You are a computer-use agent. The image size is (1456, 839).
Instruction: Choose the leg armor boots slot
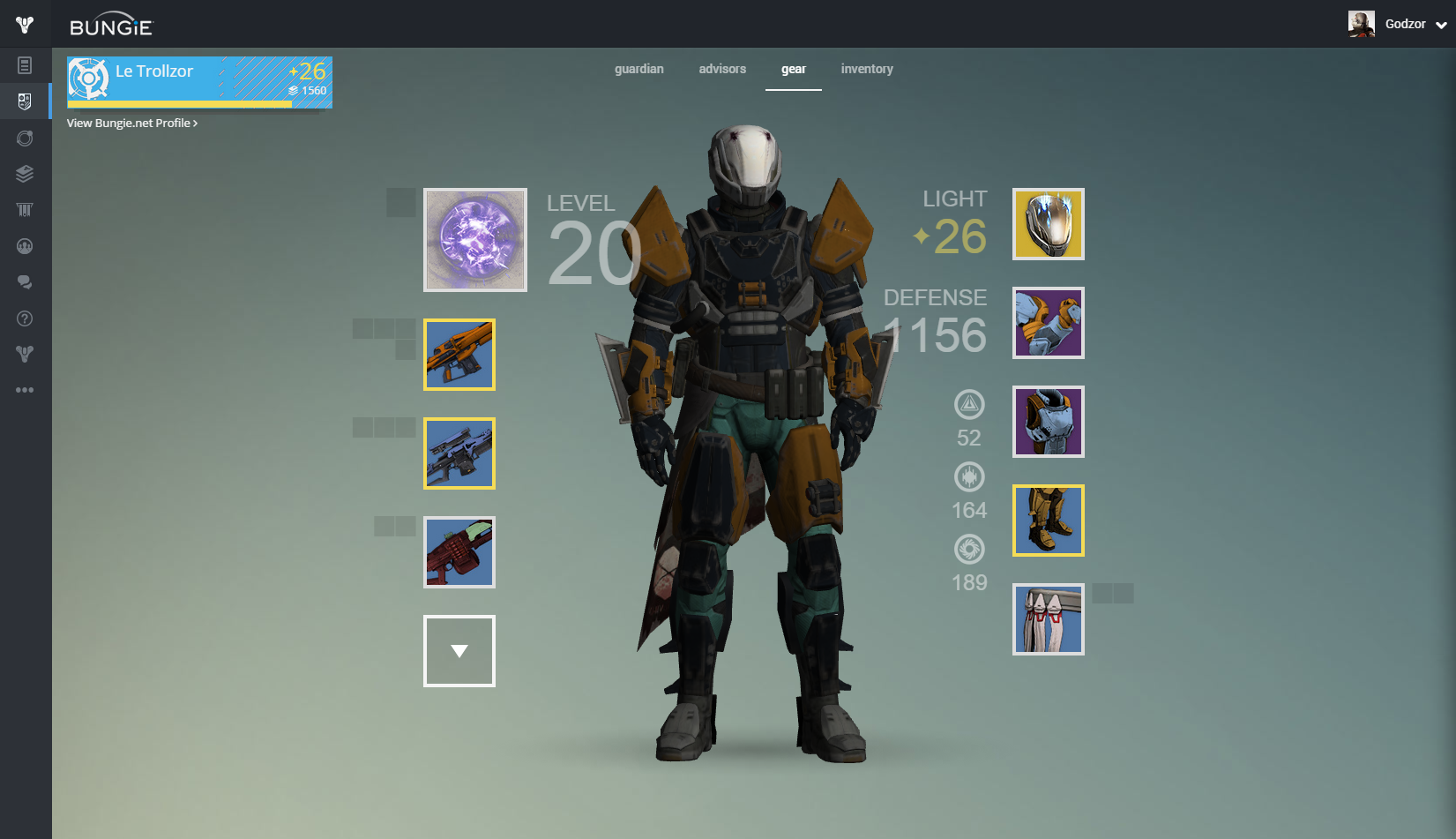1049,521
